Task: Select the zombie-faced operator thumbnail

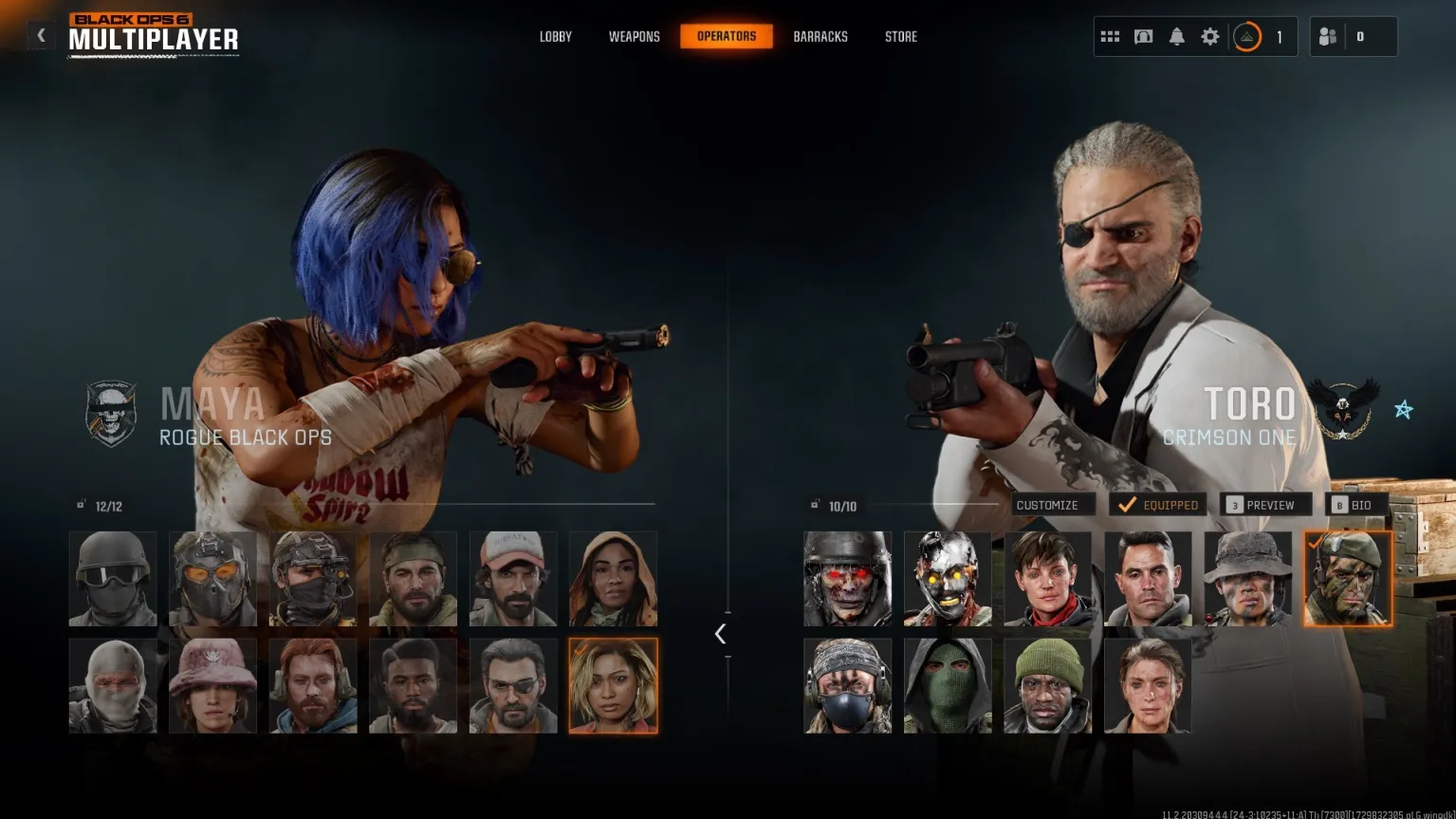Action: 847,577
